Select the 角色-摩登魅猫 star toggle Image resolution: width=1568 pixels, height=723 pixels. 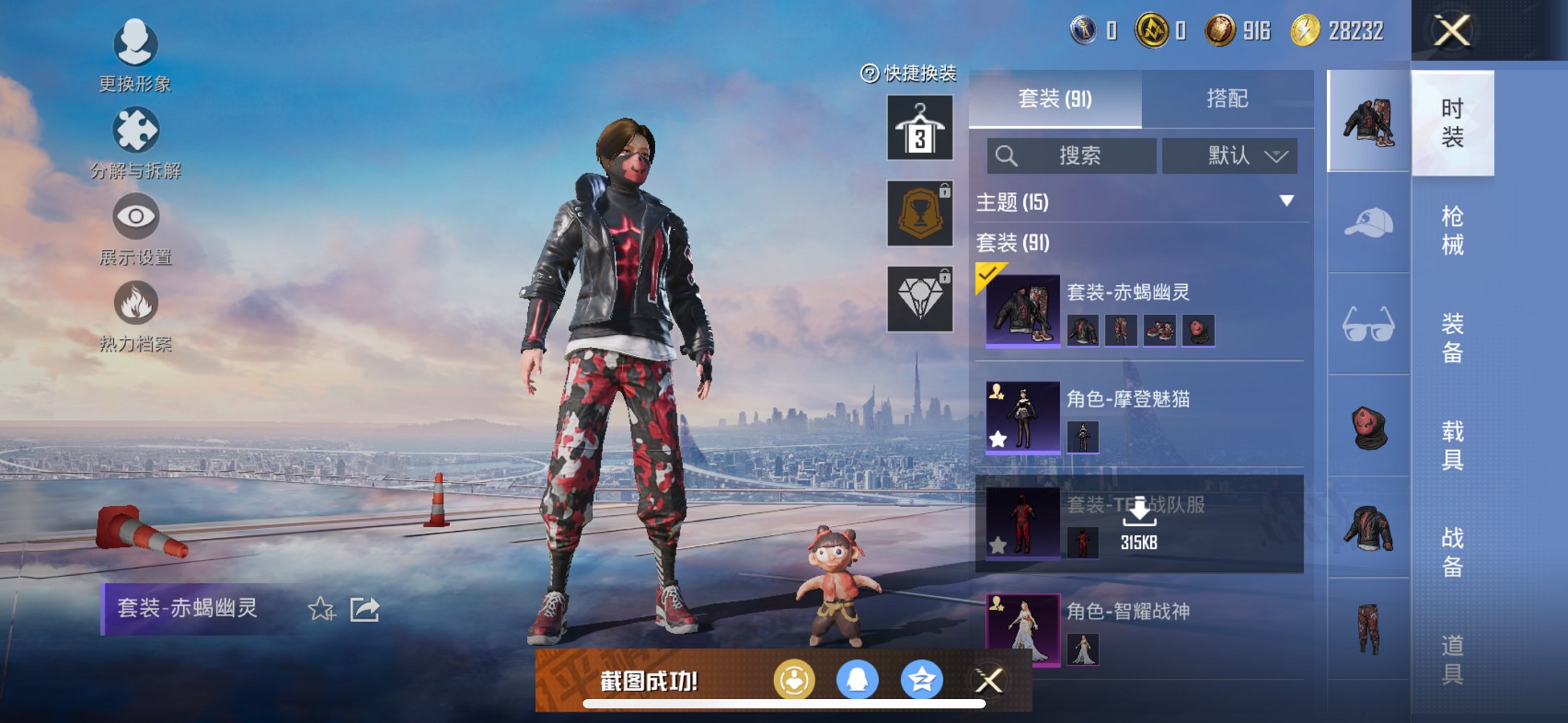coord(998,437)
